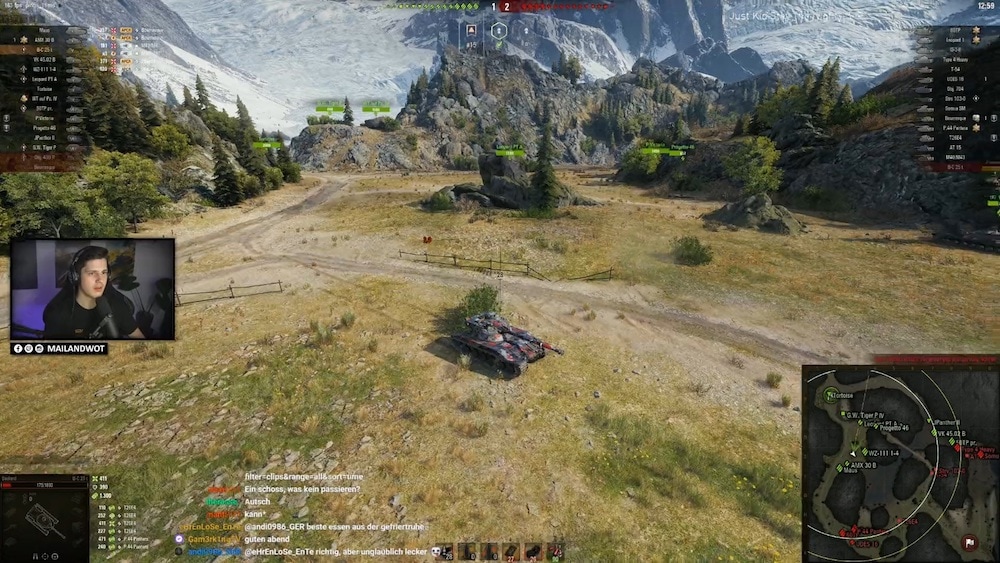Select the Tortoise marker on the minimap

coord(829,396)
